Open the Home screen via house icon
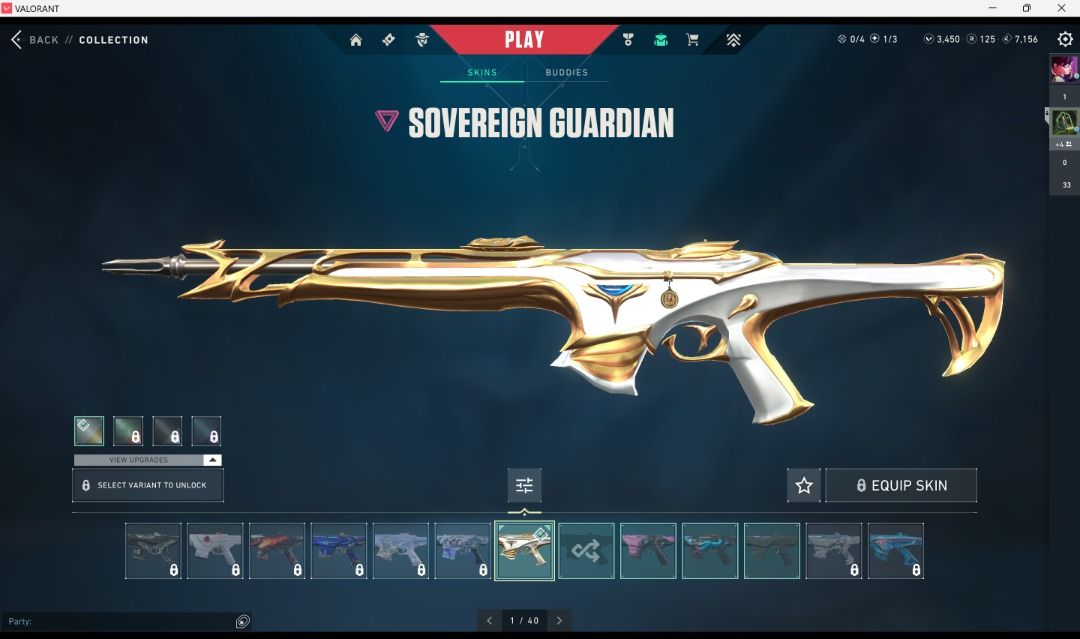Image resolution: width=1080 pixels, height=639 pixels. (x=356, y=40)
